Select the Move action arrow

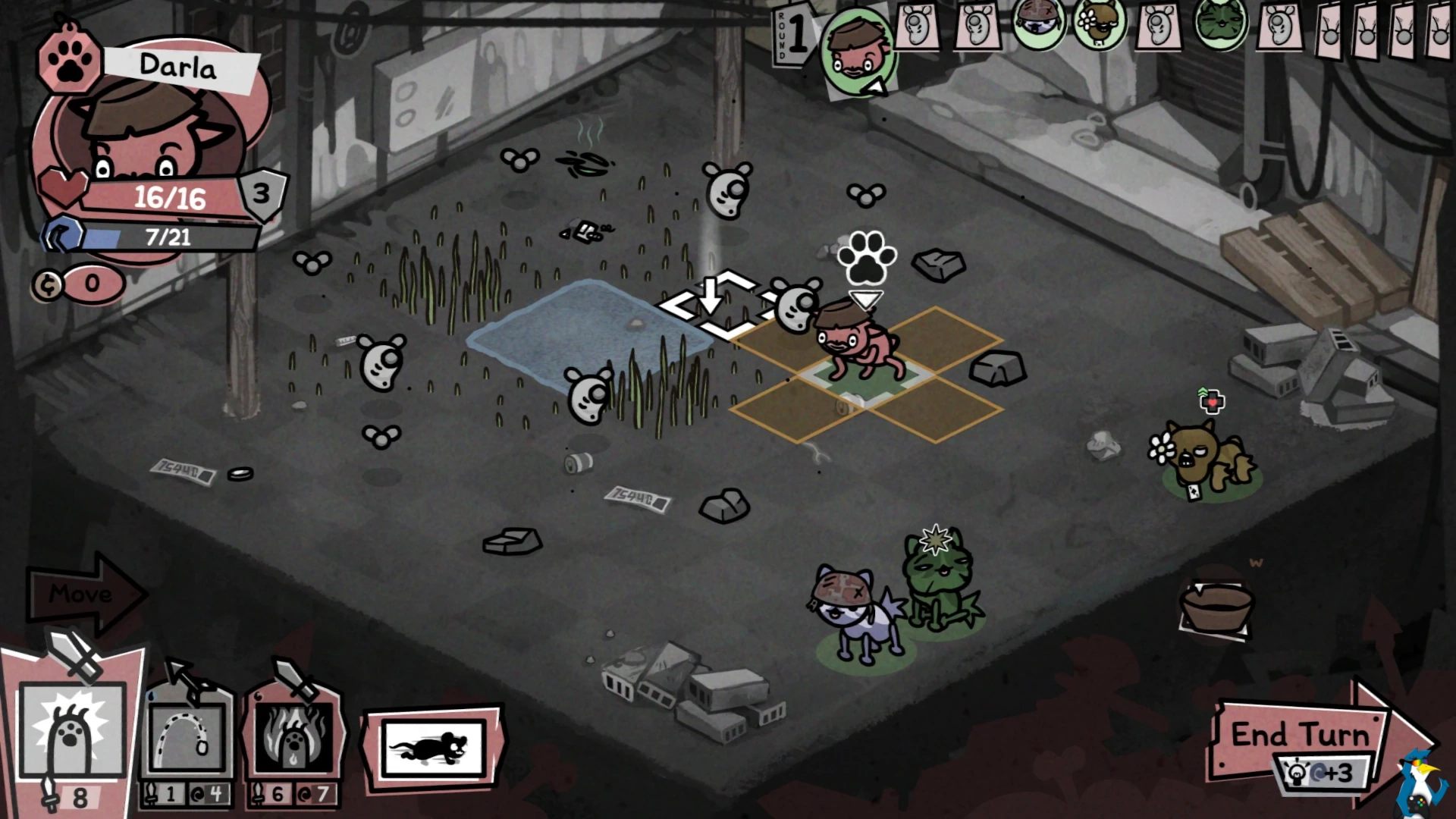(83, 594)
